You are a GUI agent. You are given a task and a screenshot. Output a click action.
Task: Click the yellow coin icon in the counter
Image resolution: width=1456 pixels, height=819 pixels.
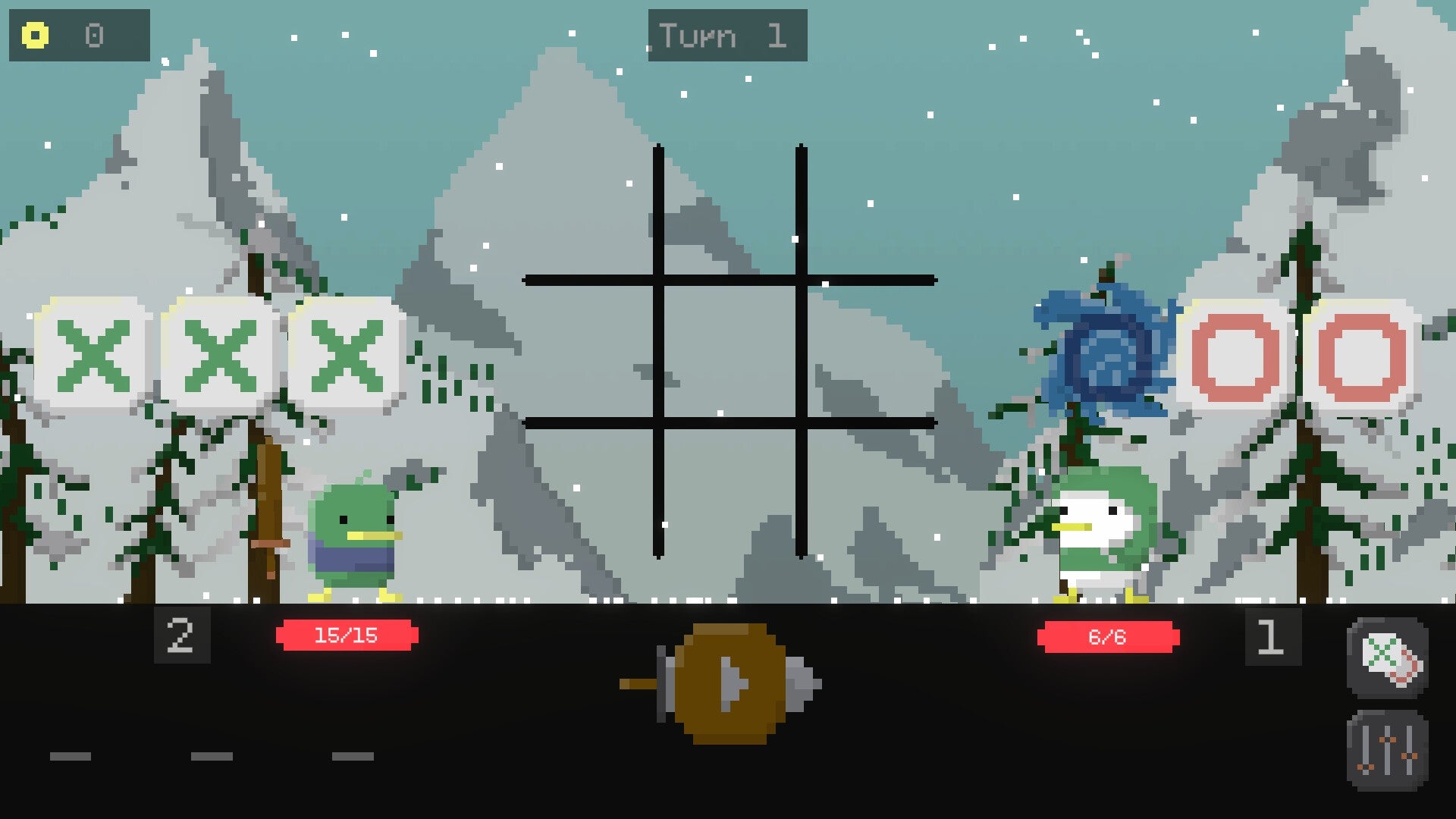(x=33, y=35)
